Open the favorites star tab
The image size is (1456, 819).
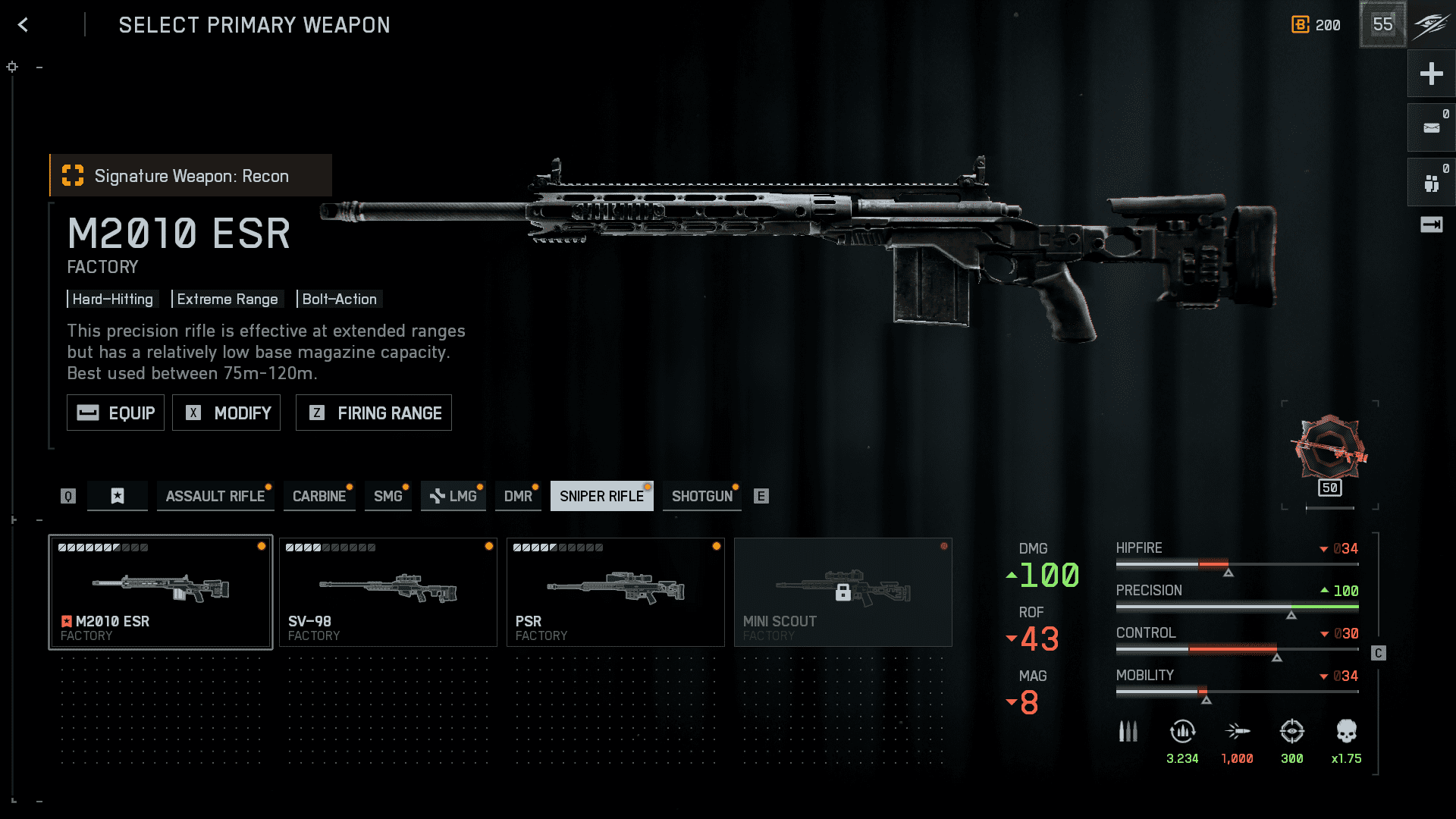point(118,496)
